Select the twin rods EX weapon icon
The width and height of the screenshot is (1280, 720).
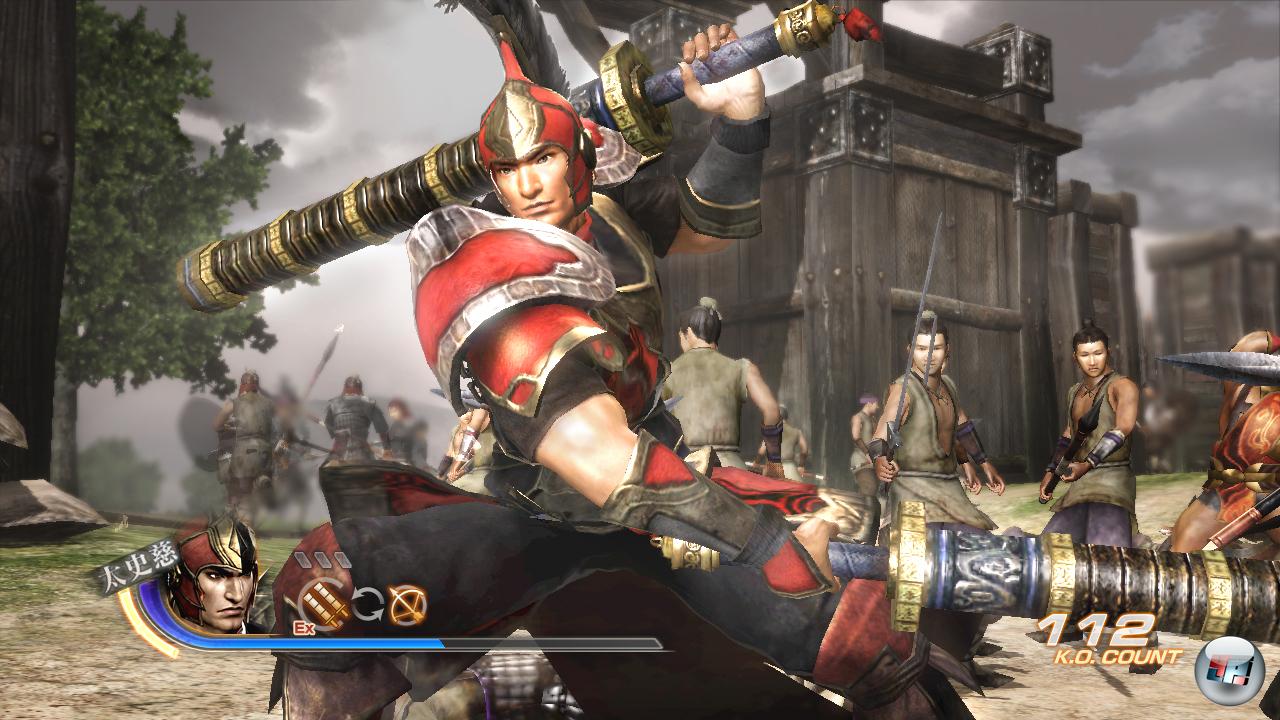325,603
